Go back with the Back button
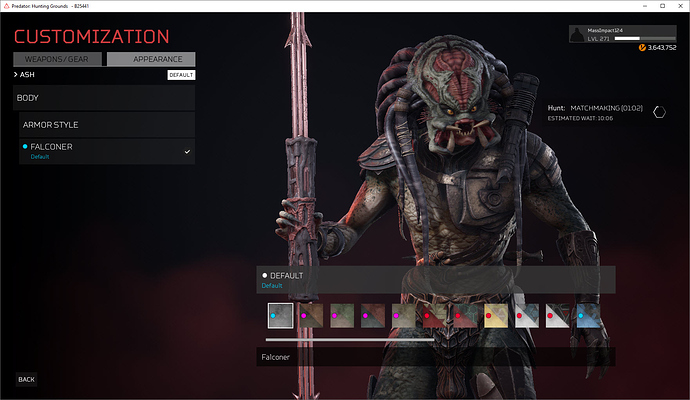 (27, 379)
